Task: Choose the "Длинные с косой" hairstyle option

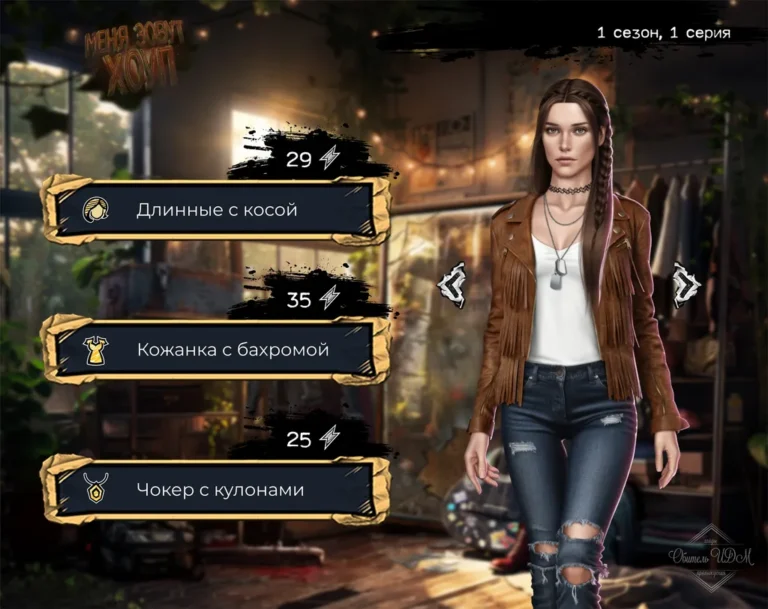Action: pos(216,210)
